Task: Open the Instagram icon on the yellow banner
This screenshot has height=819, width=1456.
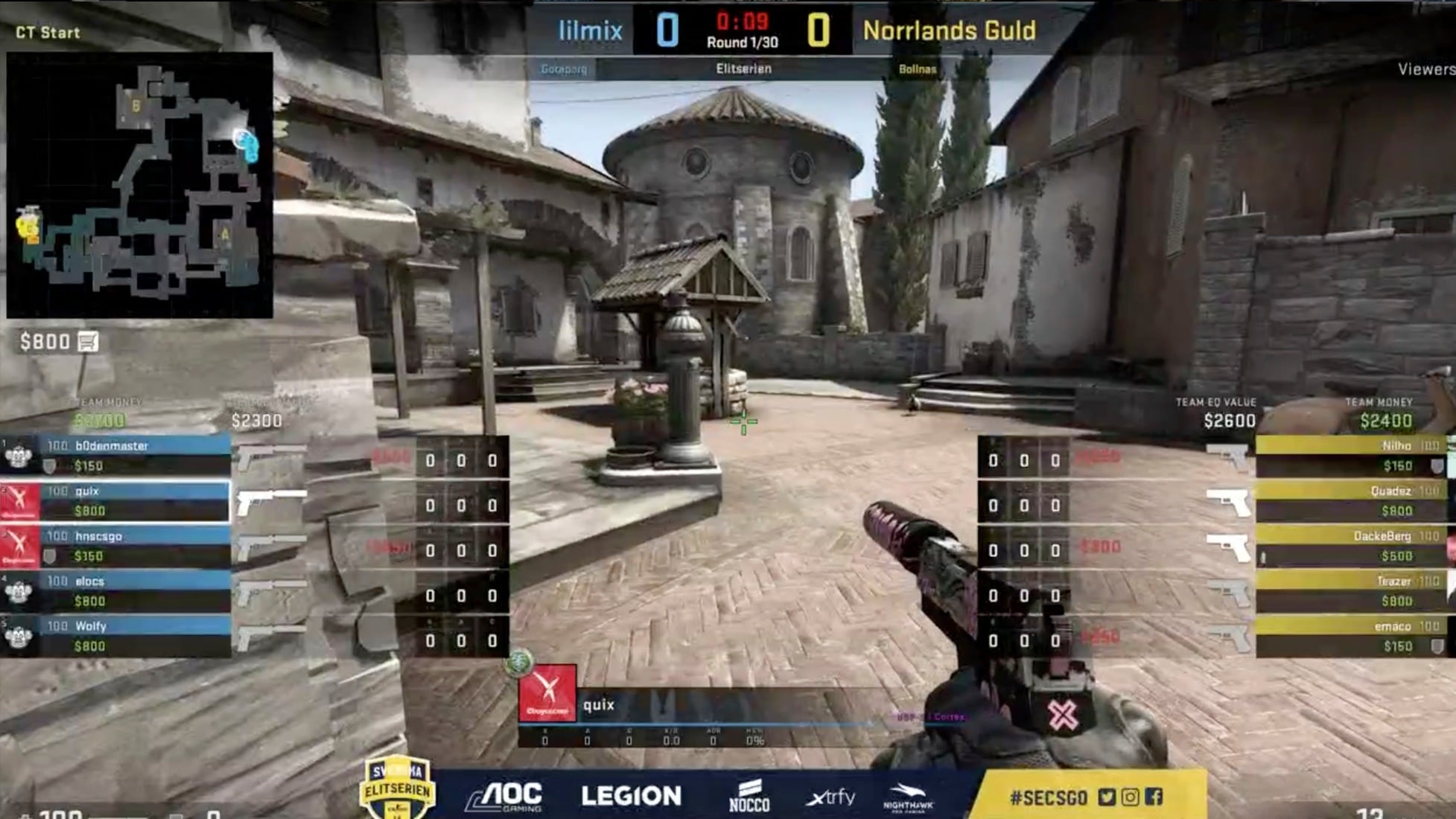Action: pyautogui.click(x=1131, y=795)
